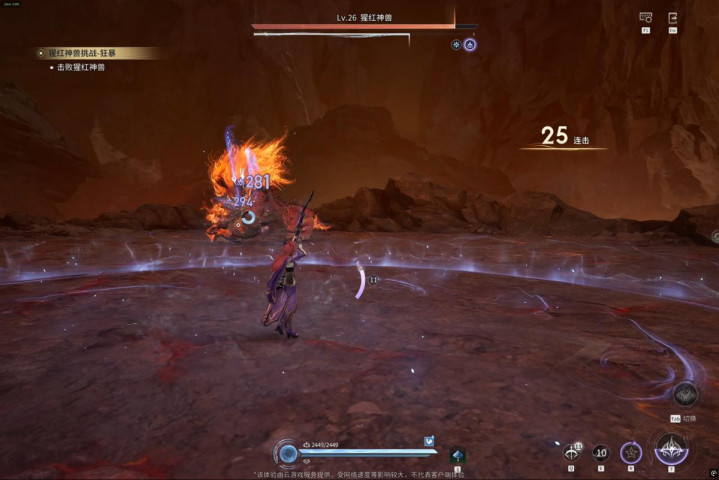Trigger the star skill with purple ring

(630, 452)
